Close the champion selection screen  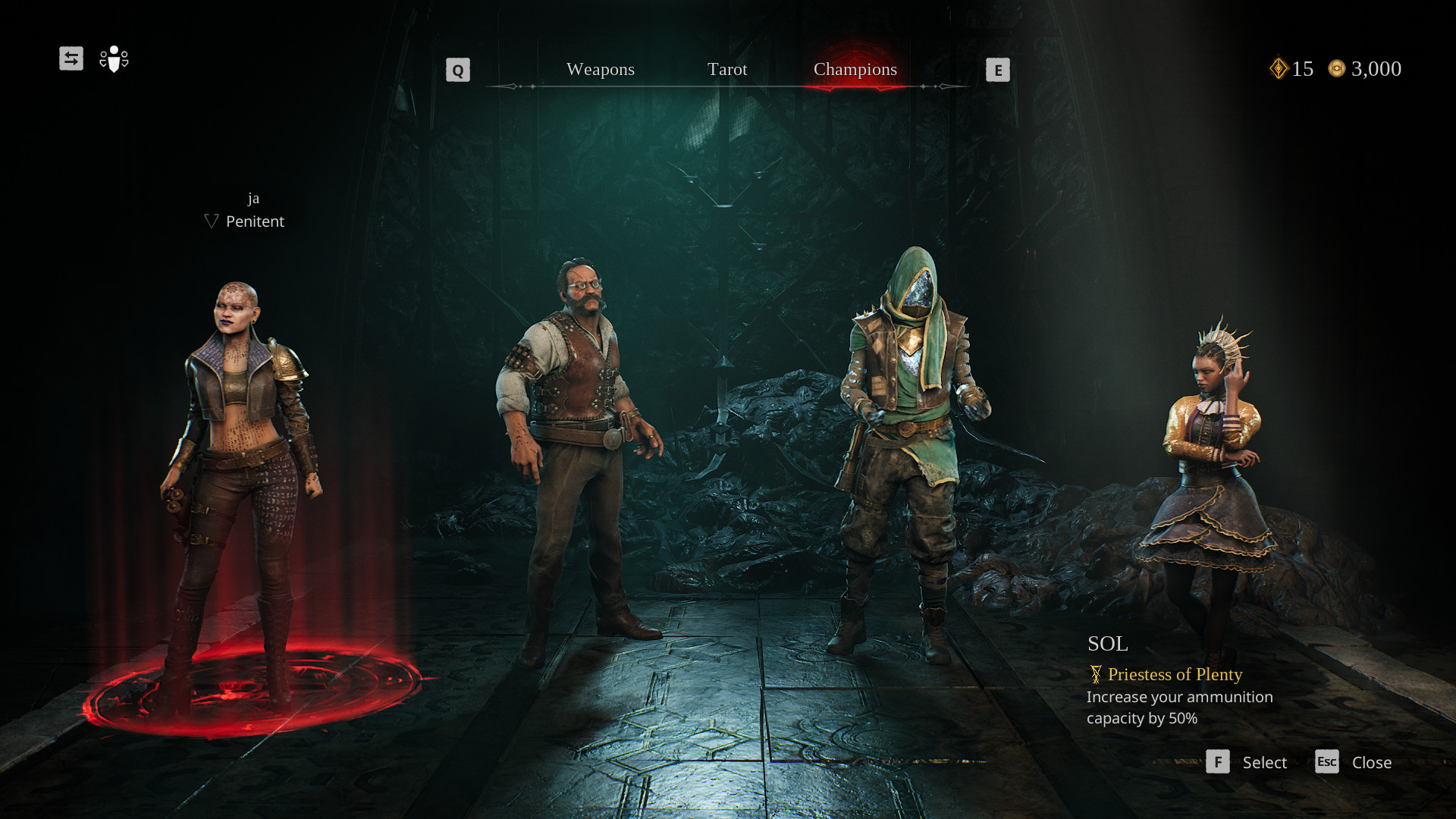pyautogui.click(x=1354, y=762)
